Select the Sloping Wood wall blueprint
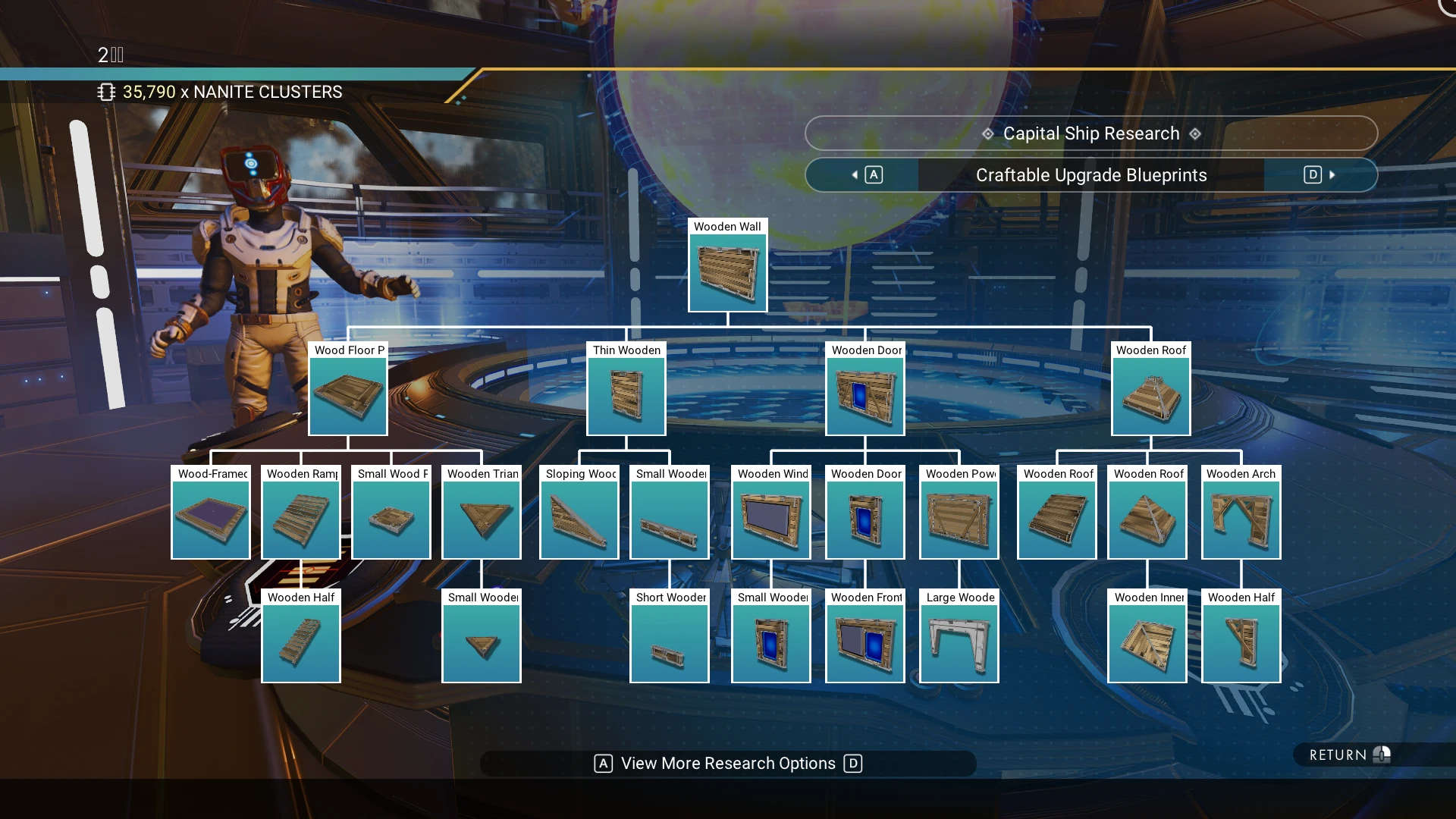This screenshot has height=819, width=1456. pyautogui.click(x=579, y=519)
